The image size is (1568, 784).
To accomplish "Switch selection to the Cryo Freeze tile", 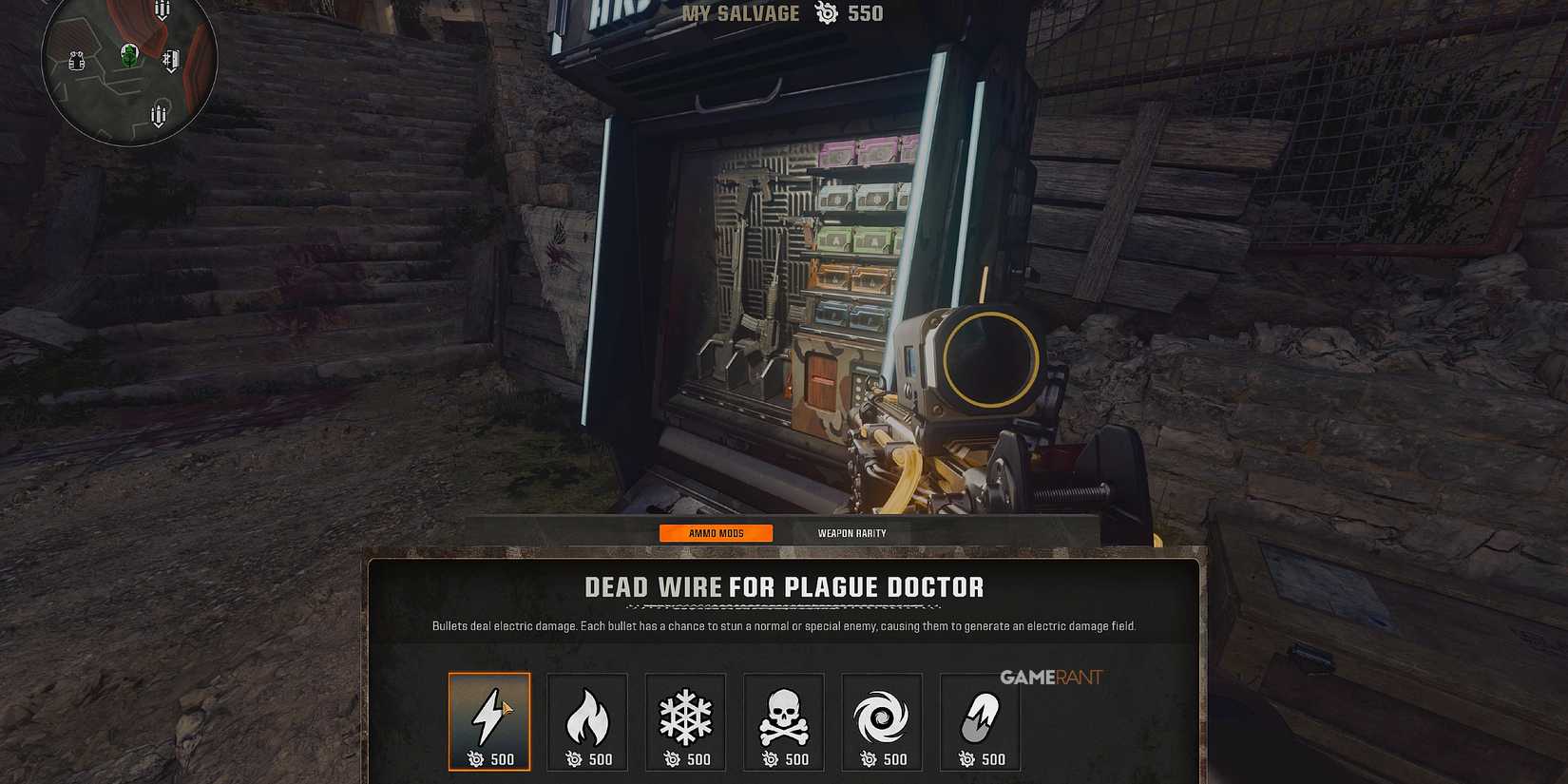I will (x=685, y=722).
